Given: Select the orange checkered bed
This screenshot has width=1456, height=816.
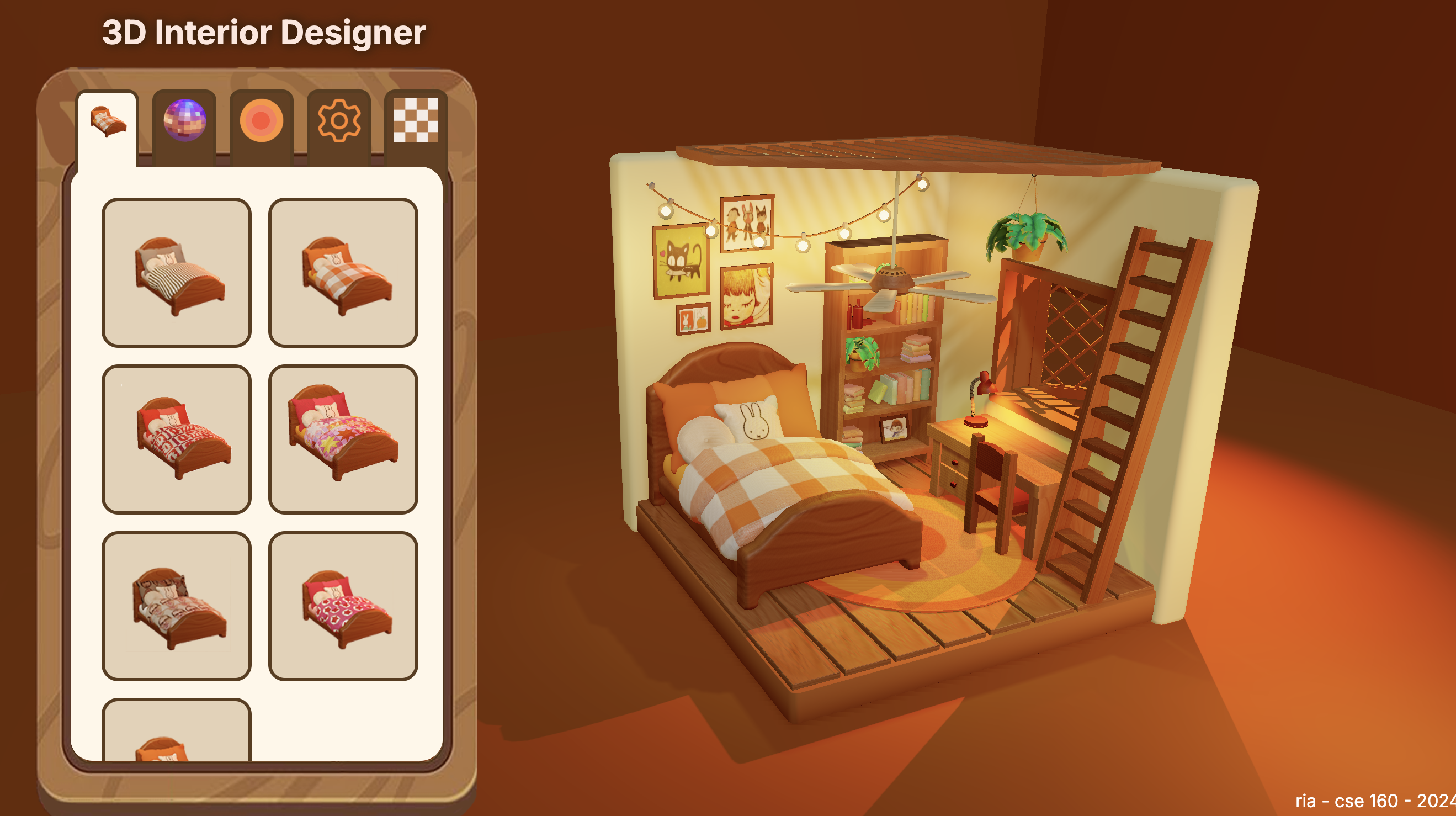Looking at the screenshot, I should [343, 272].
